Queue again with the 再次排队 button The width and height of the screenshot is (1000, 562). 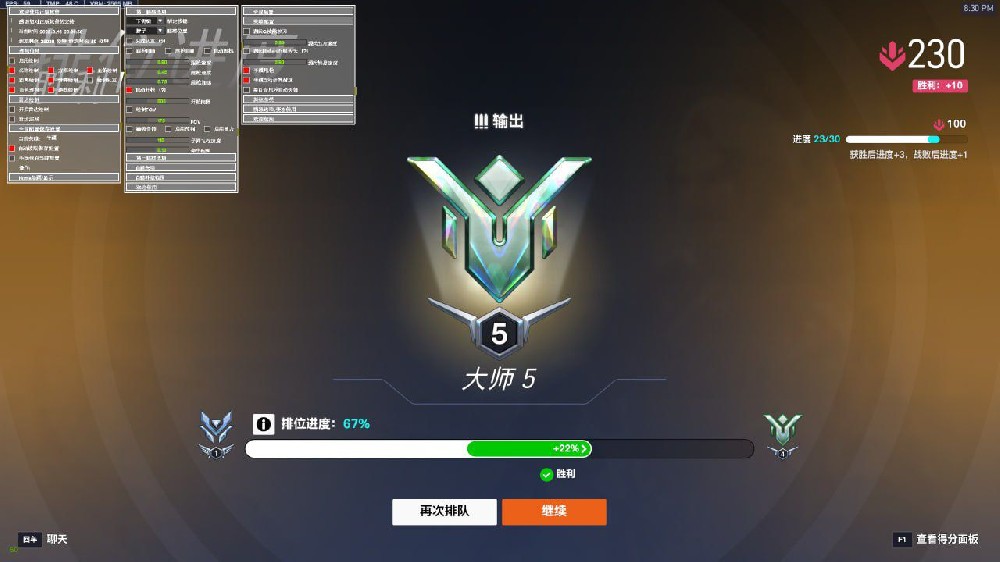[x=444, y=512]
